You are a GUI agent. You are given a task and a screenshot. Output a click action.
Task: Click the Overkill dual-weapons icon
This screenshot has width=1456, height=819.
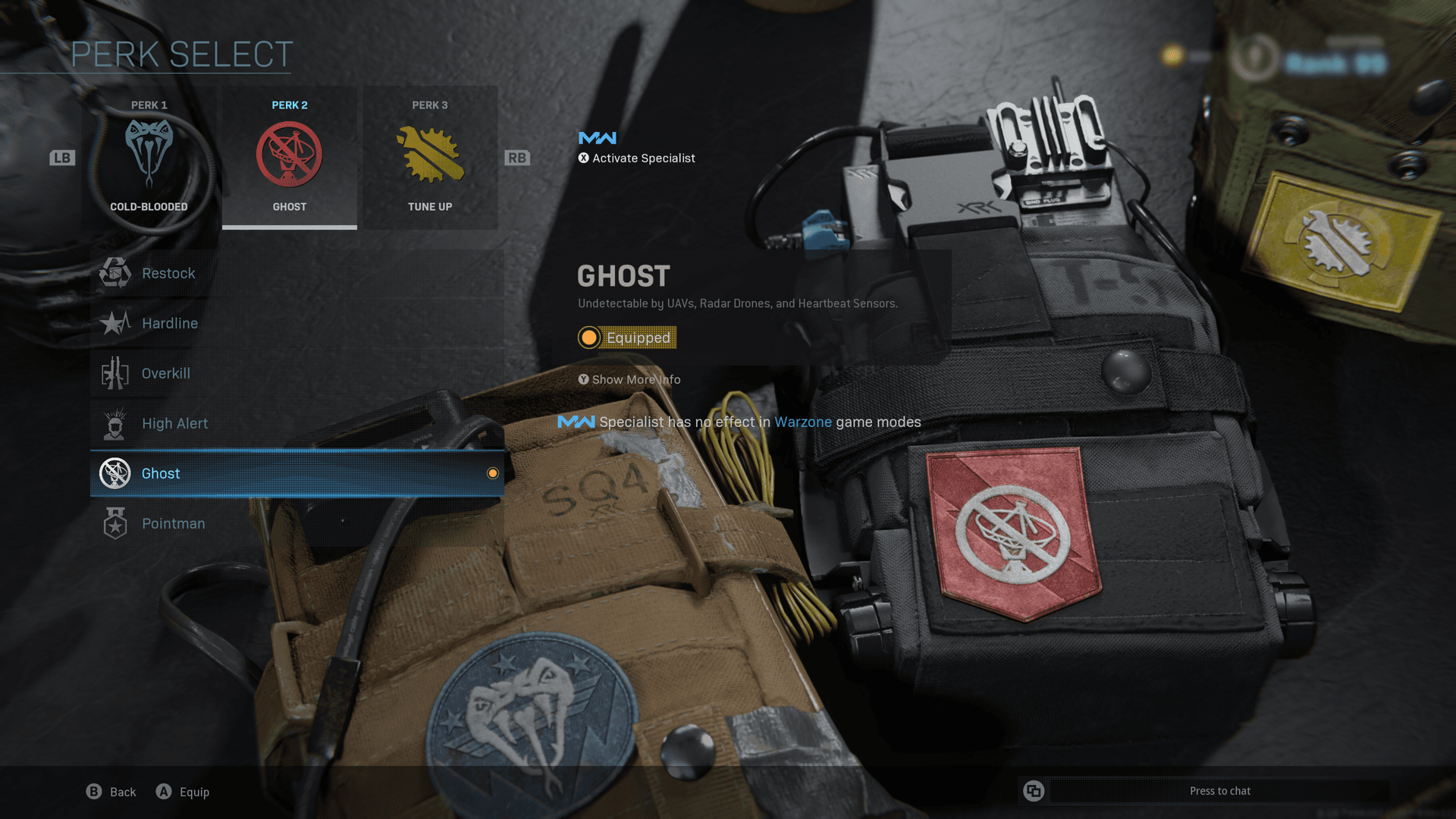[x=115, y=372]
